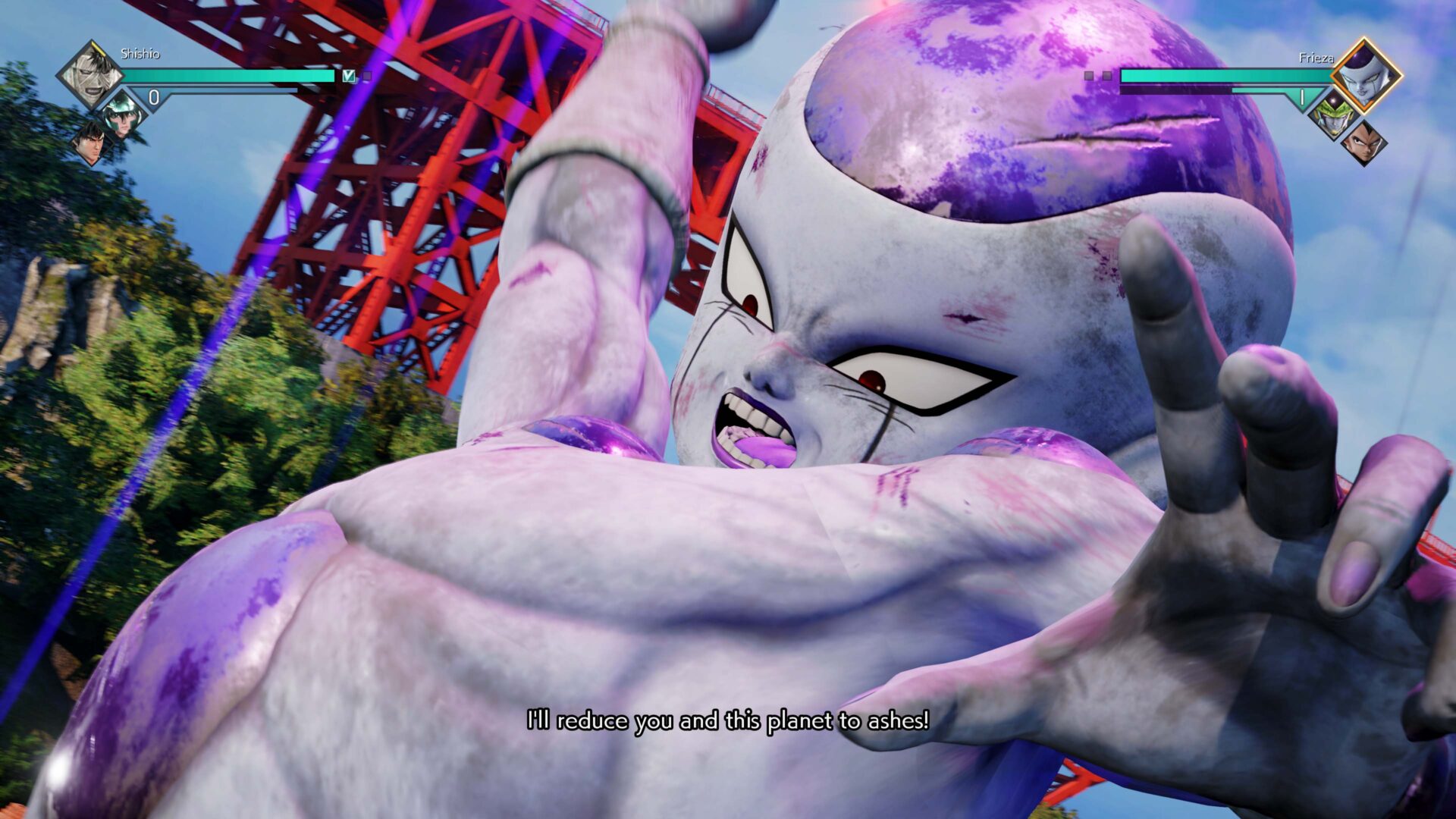Image resolution: width=1456 pixels, height=819 pixels.
Task: Select Shishio's character portrait icon
Action: 94,74
